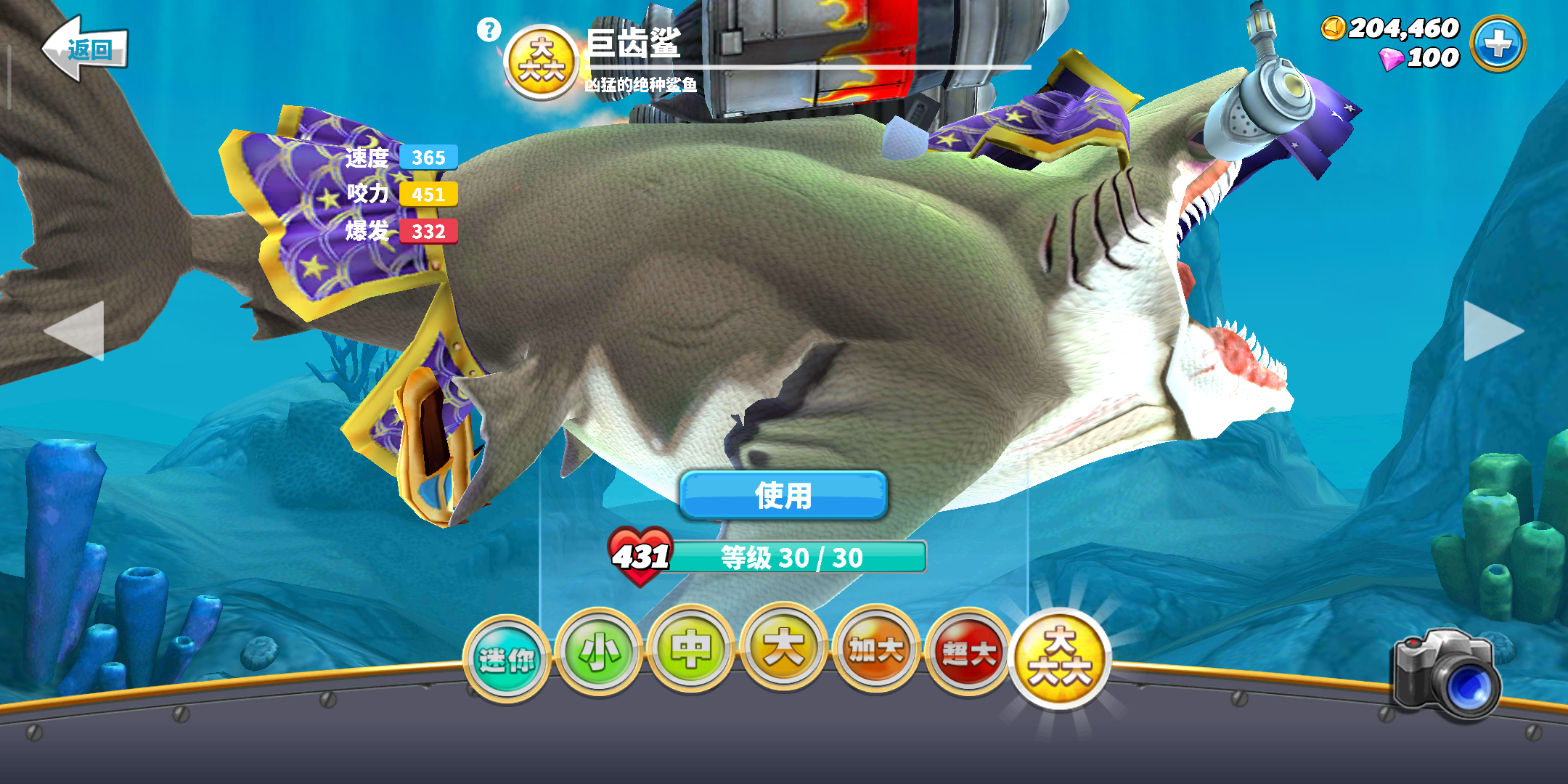Viewport: 1568px width, 784px height.
Task: Switch to the green 小 size category
Action: tap(598, 652)
